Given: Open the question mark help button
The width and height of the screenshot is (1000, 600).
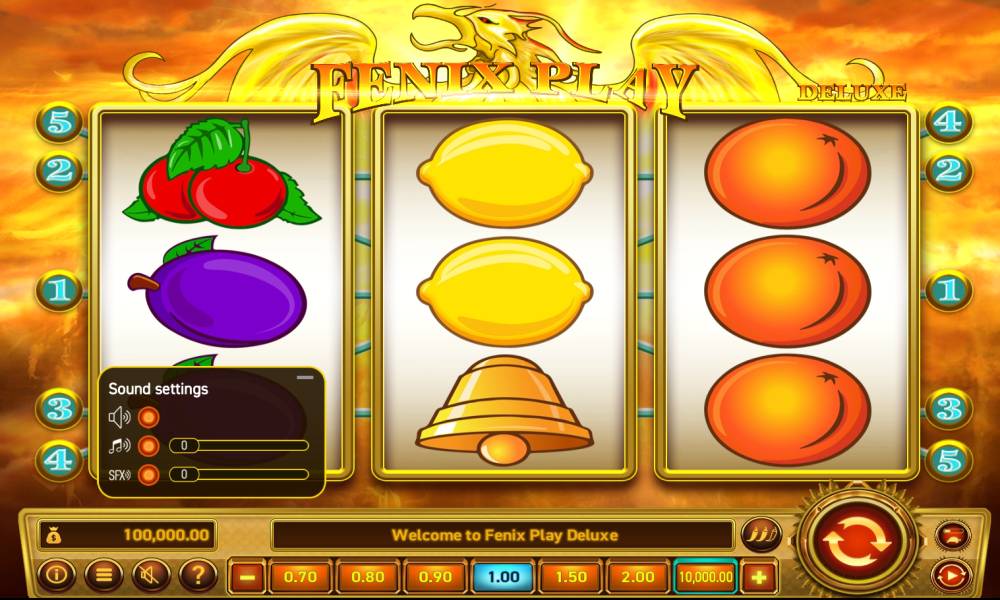Looking at the screenshot, I should pyautogui.click(x=197, y=575).
